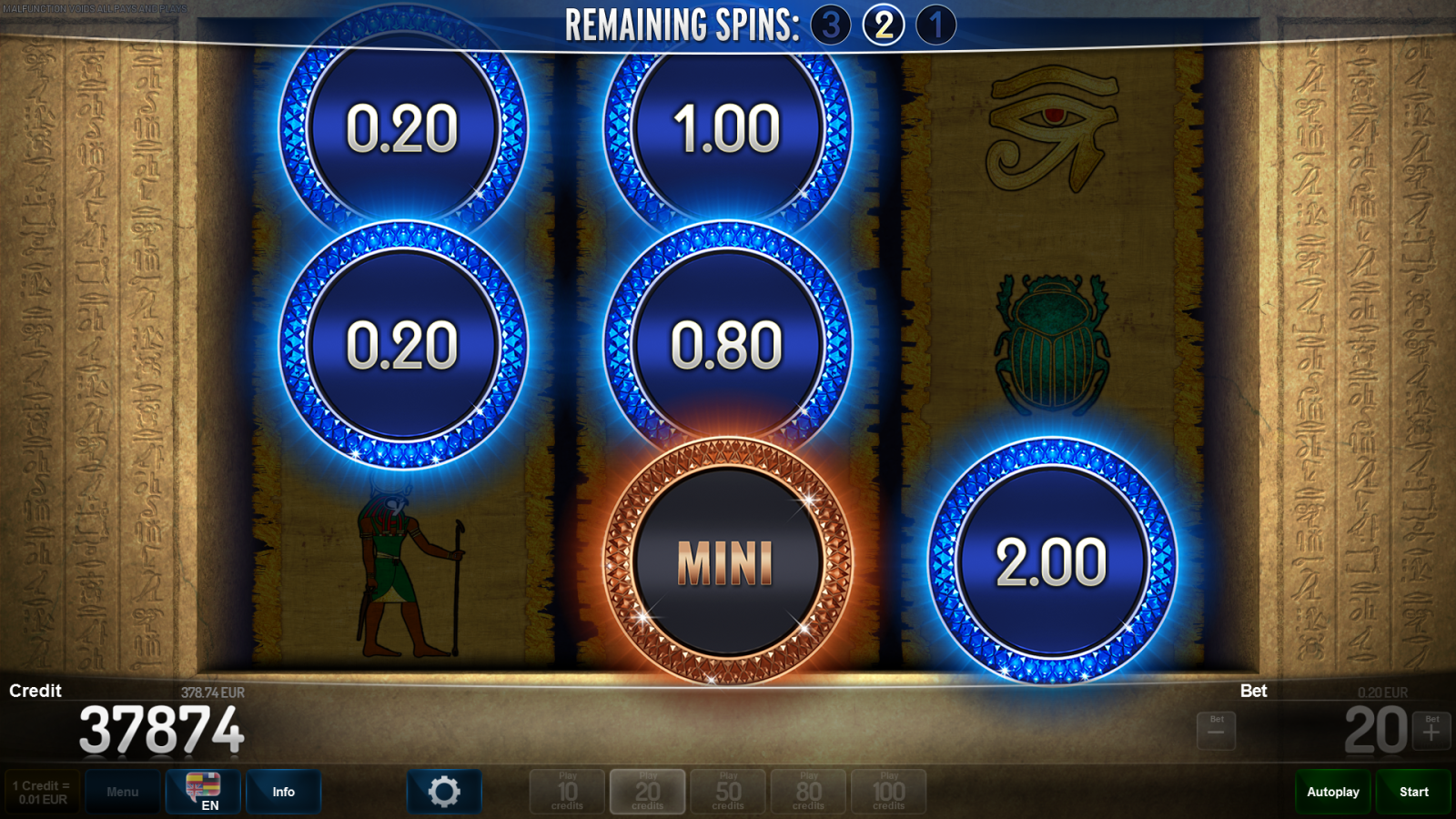The width and height of the screenshot is (1456, 819).
Task: Select Play 10 credits bet
Action: [x=567, y=792]
